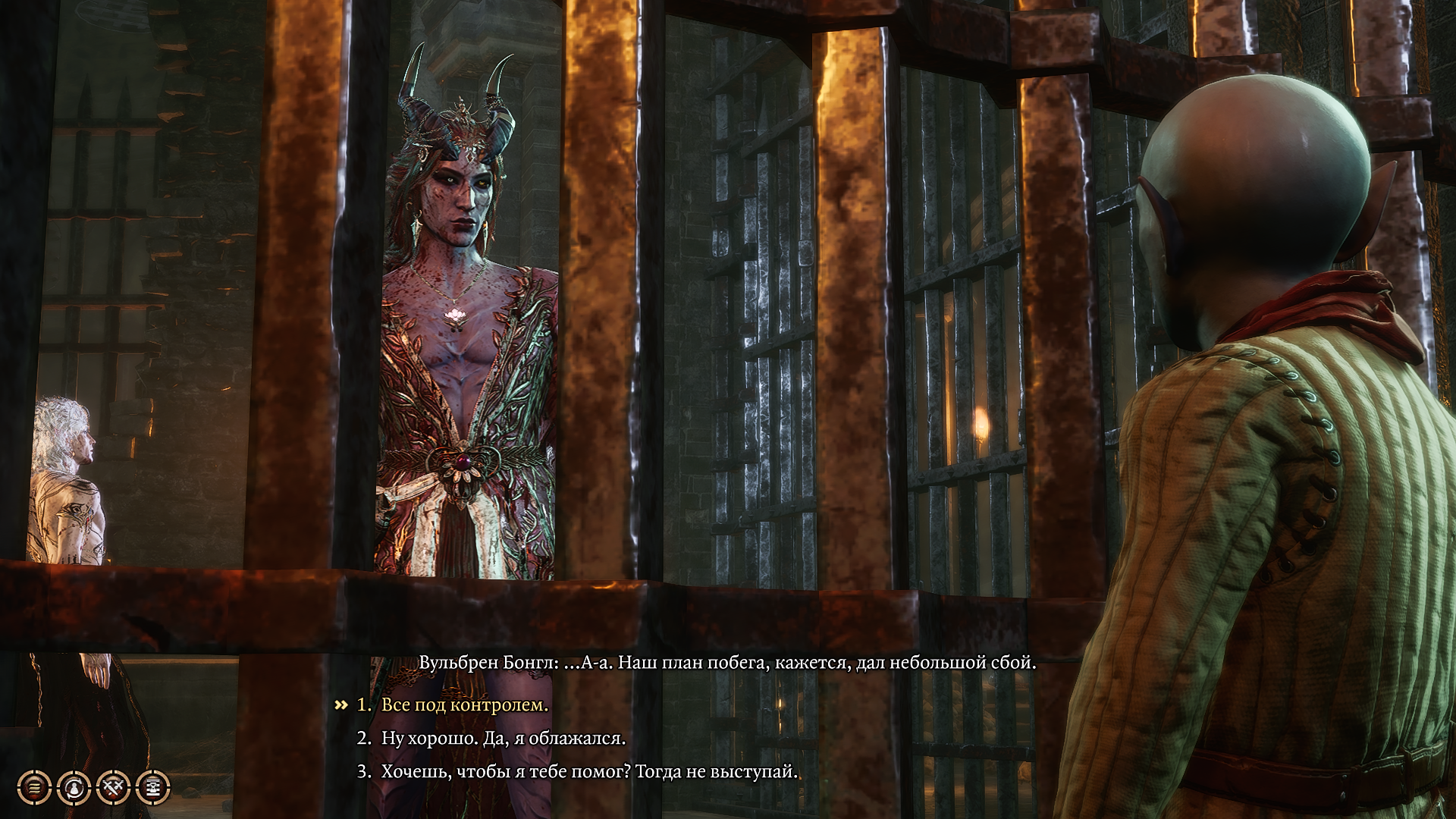Choose reply "Все под контролем."

[x=464, y=705]
